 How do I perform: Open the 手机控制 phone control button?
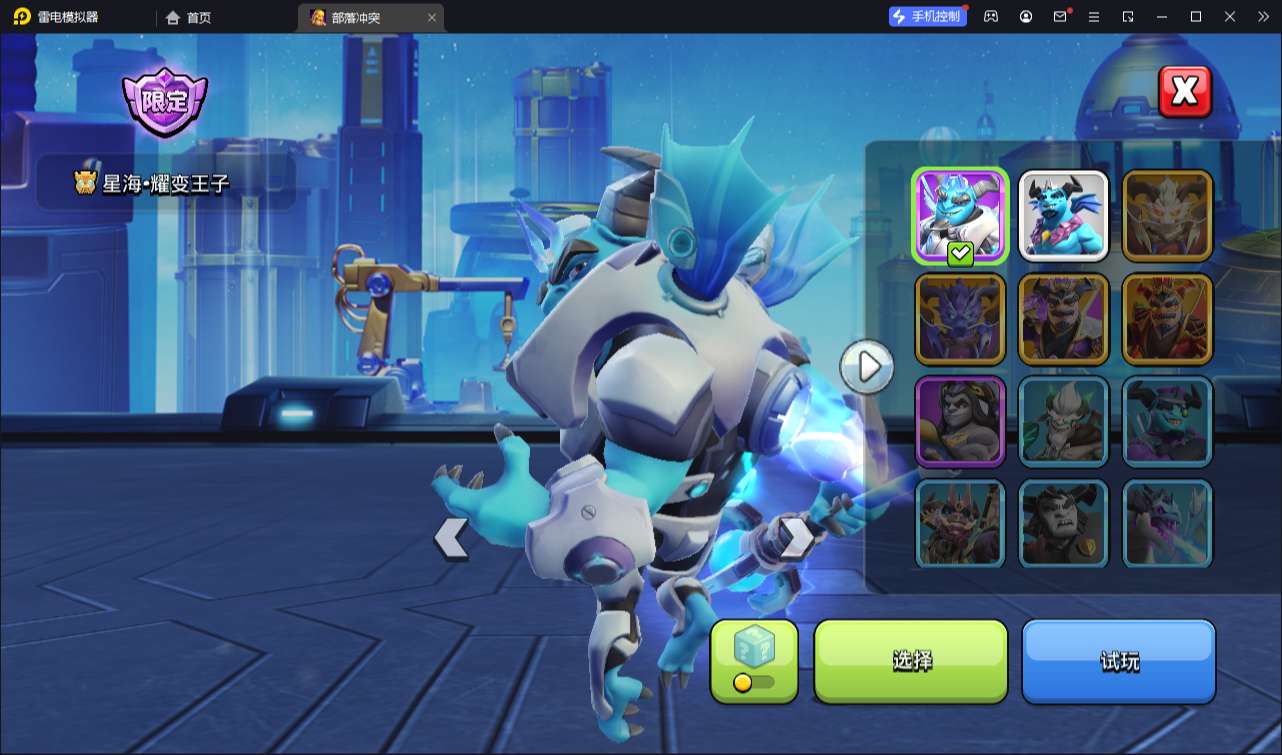927,17
